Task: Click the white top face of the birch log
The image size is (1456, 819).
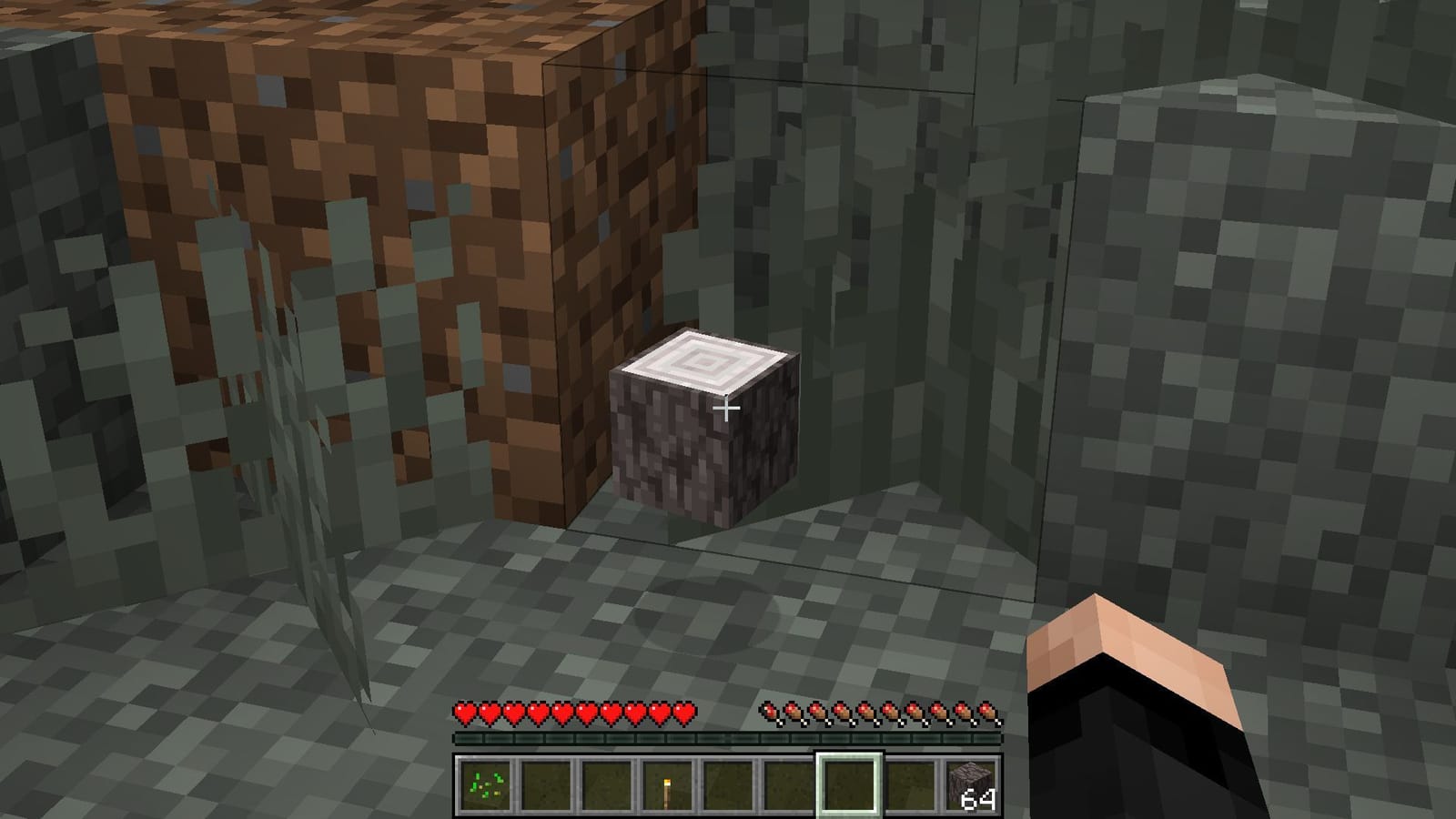Action: coord(705,359)
